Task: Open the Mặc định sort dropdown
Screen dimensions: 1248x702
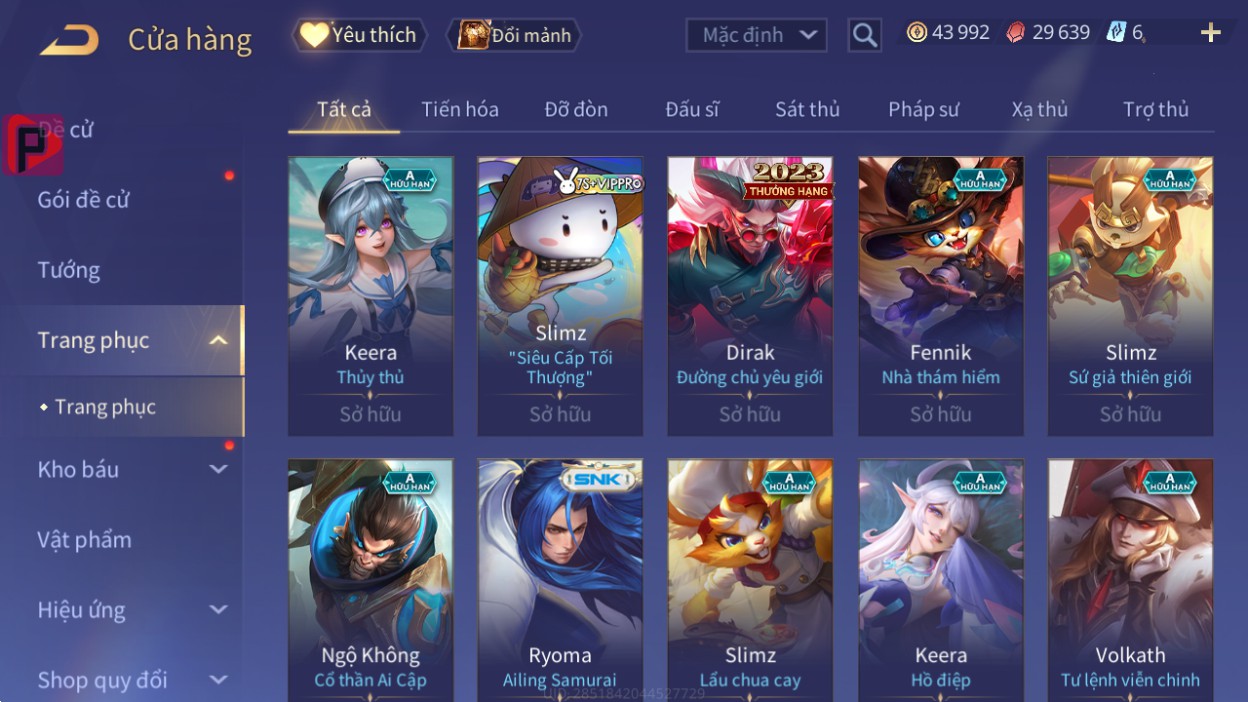Action: pyautogui.click(x=756, y=35)
